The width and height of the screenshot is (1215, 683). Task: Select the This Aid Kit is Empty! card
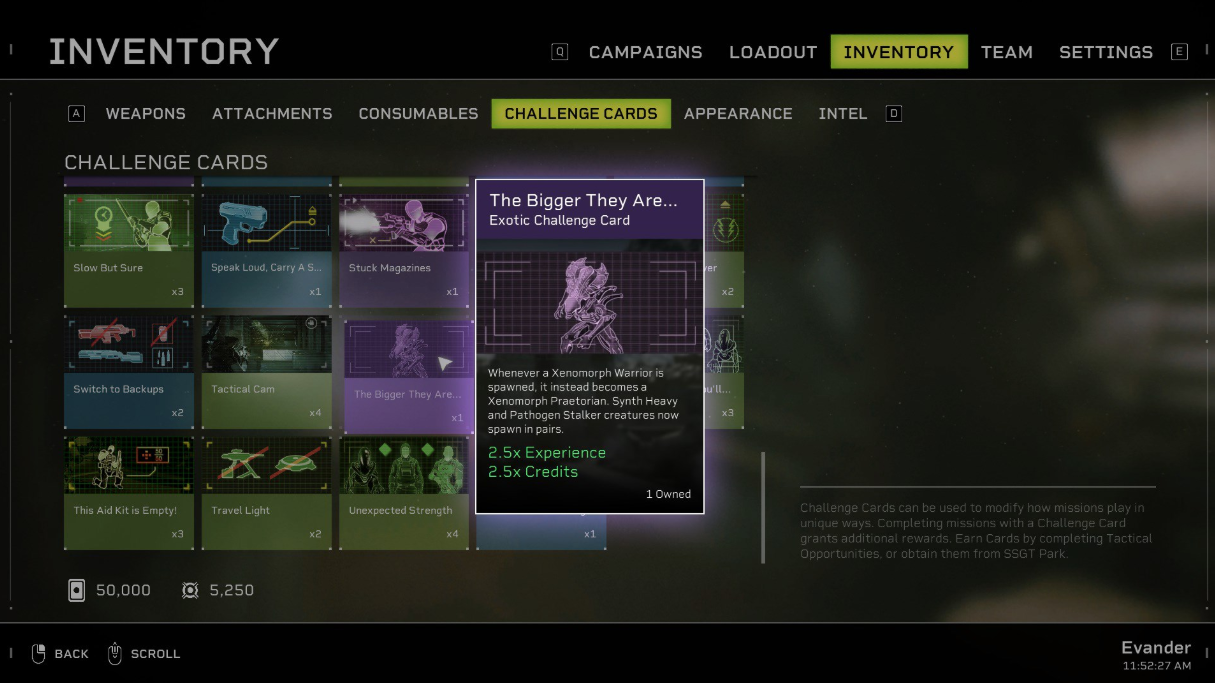coord(129,492)
